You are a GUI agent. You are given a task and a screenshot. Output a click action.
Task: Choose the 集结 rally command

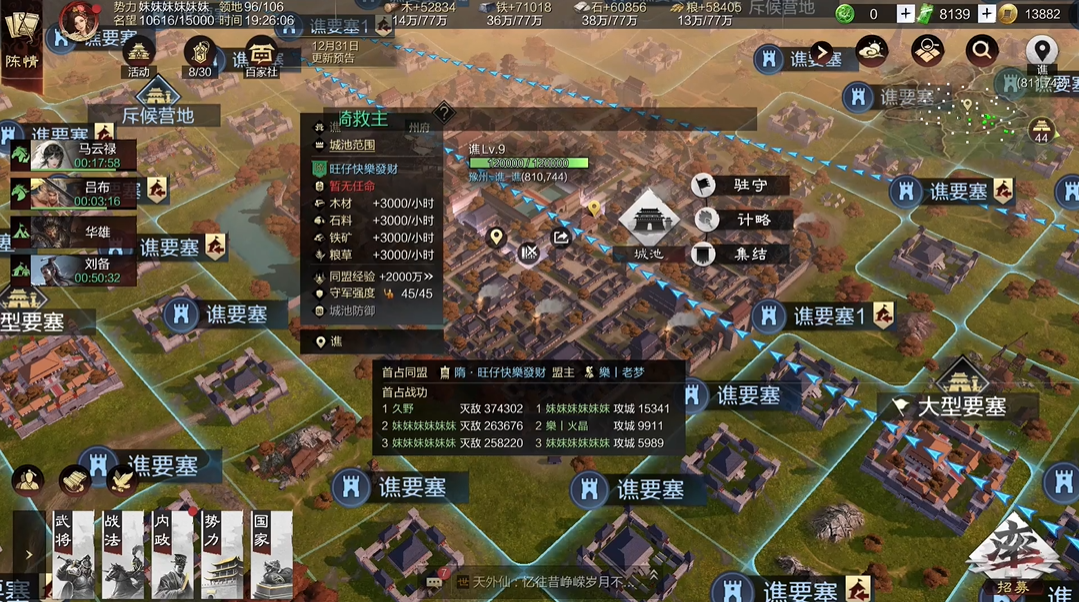coord(745,254)
